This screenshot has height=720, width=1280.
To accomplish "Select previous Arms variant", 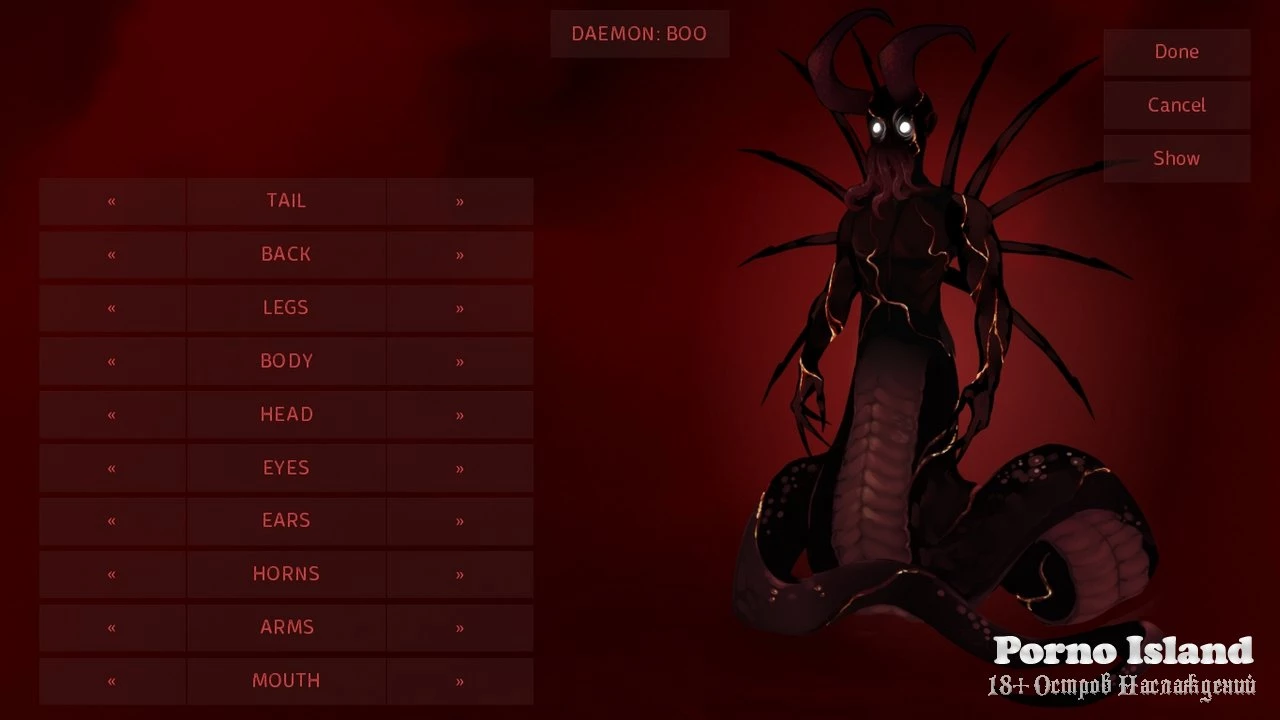I will click(112, 628).
